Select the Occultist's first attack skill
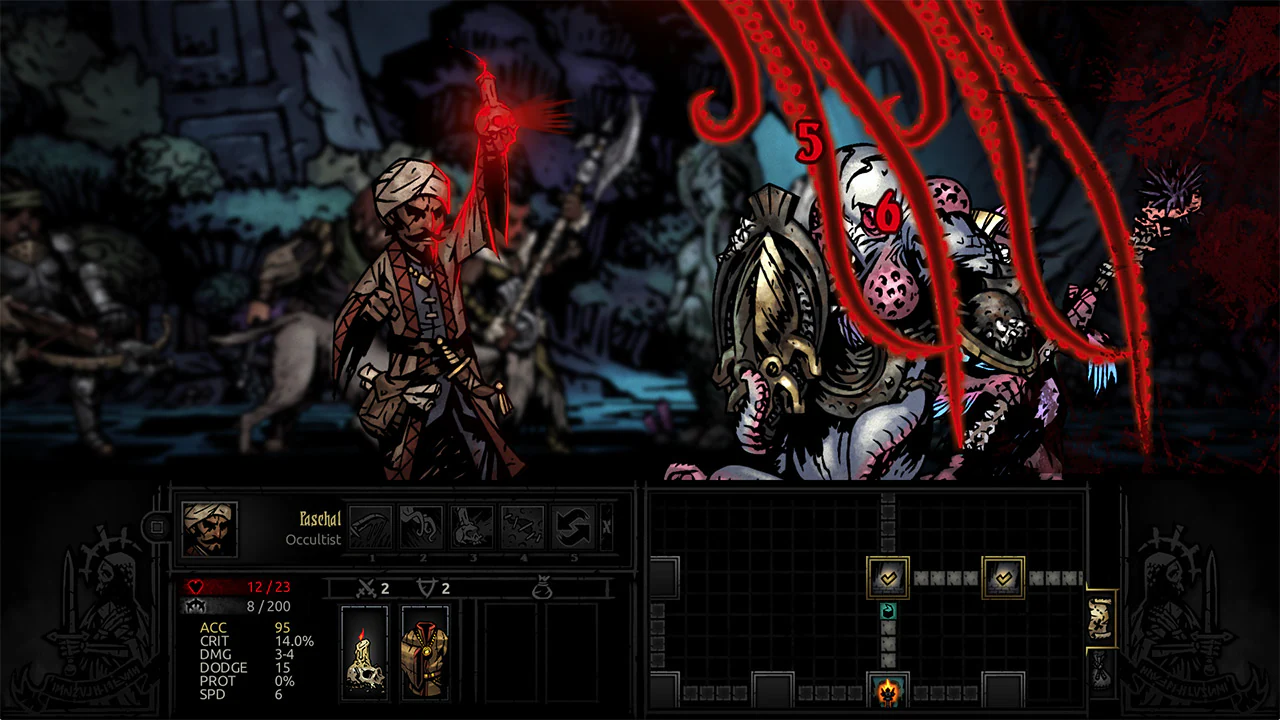The image size is (1280, 720). click(370, 524)
